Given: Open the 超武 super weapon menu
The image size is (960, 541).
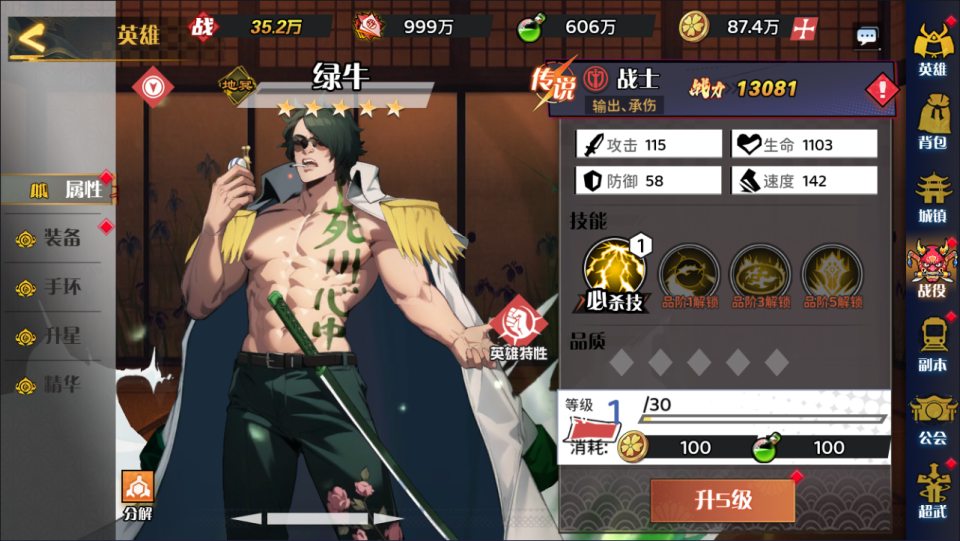Looking at the screenshot, I should coord(932,492).
